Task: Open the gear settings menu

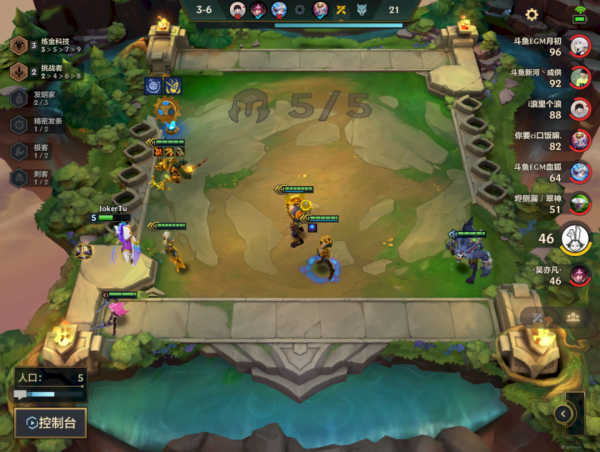Action: pos(532,15)
